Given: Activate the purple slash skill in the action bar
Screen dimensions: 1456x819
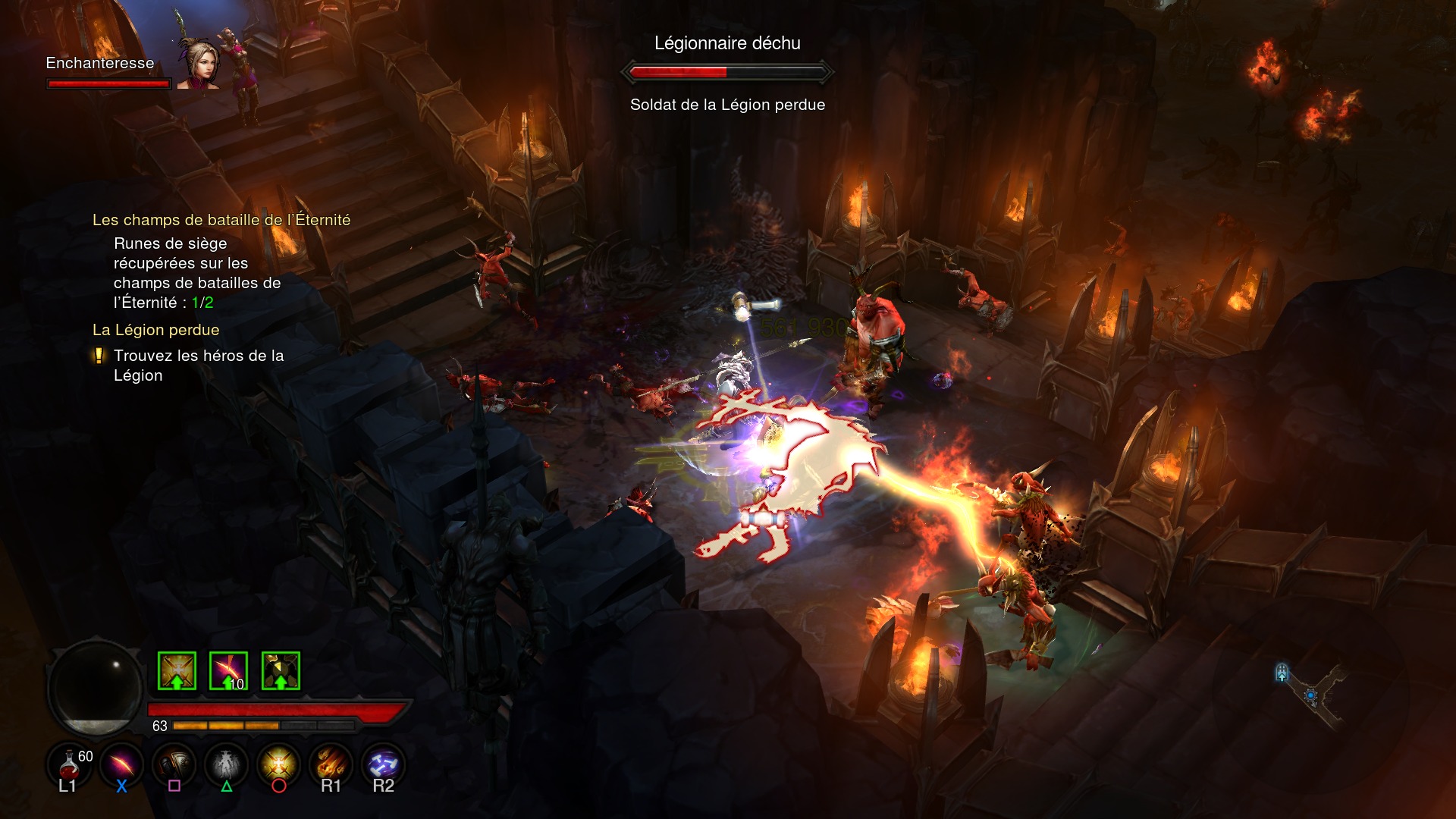Looking at the screenshot, I should 121,763.
